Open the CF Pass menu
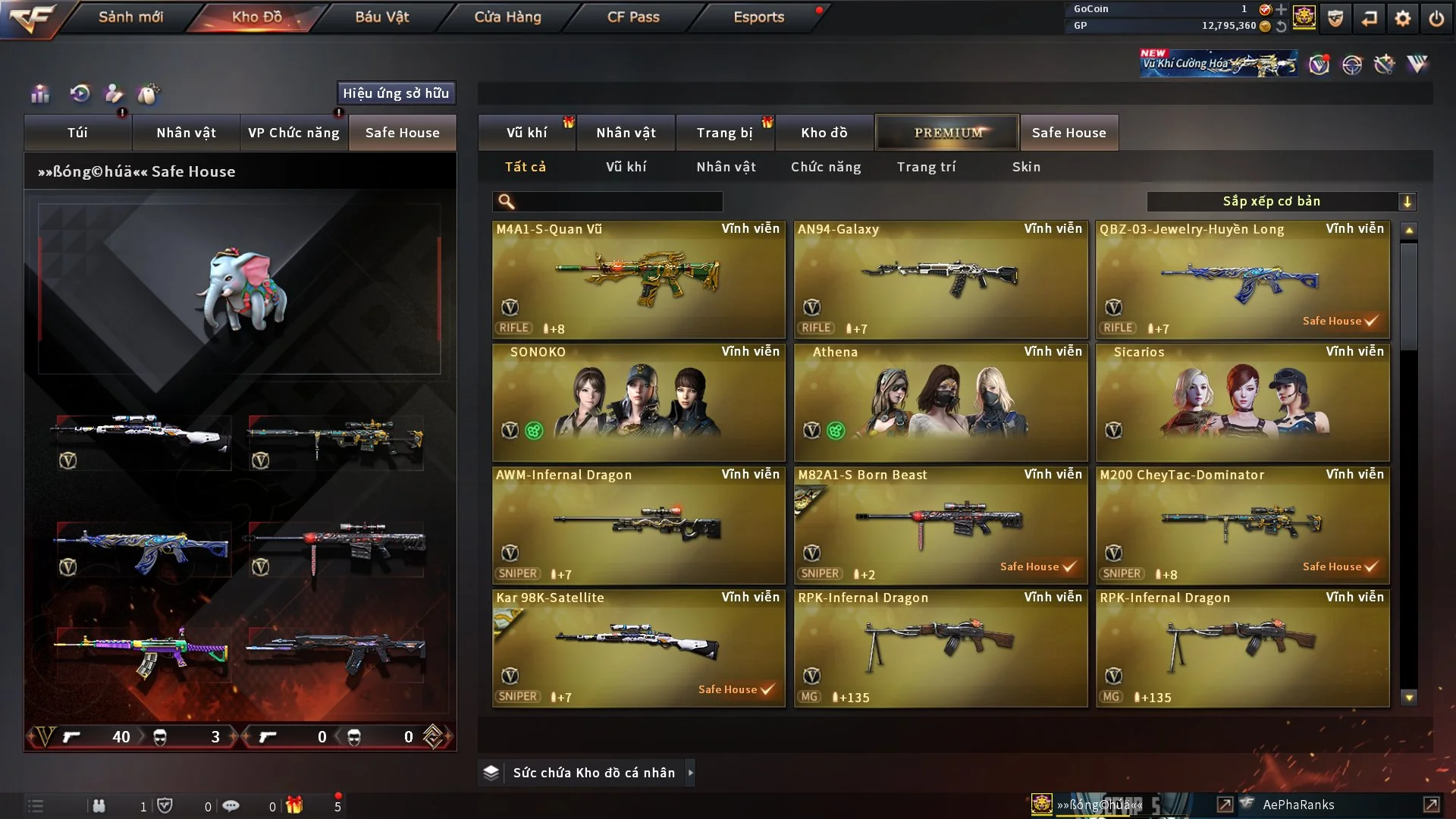 [x=633, y=17]
